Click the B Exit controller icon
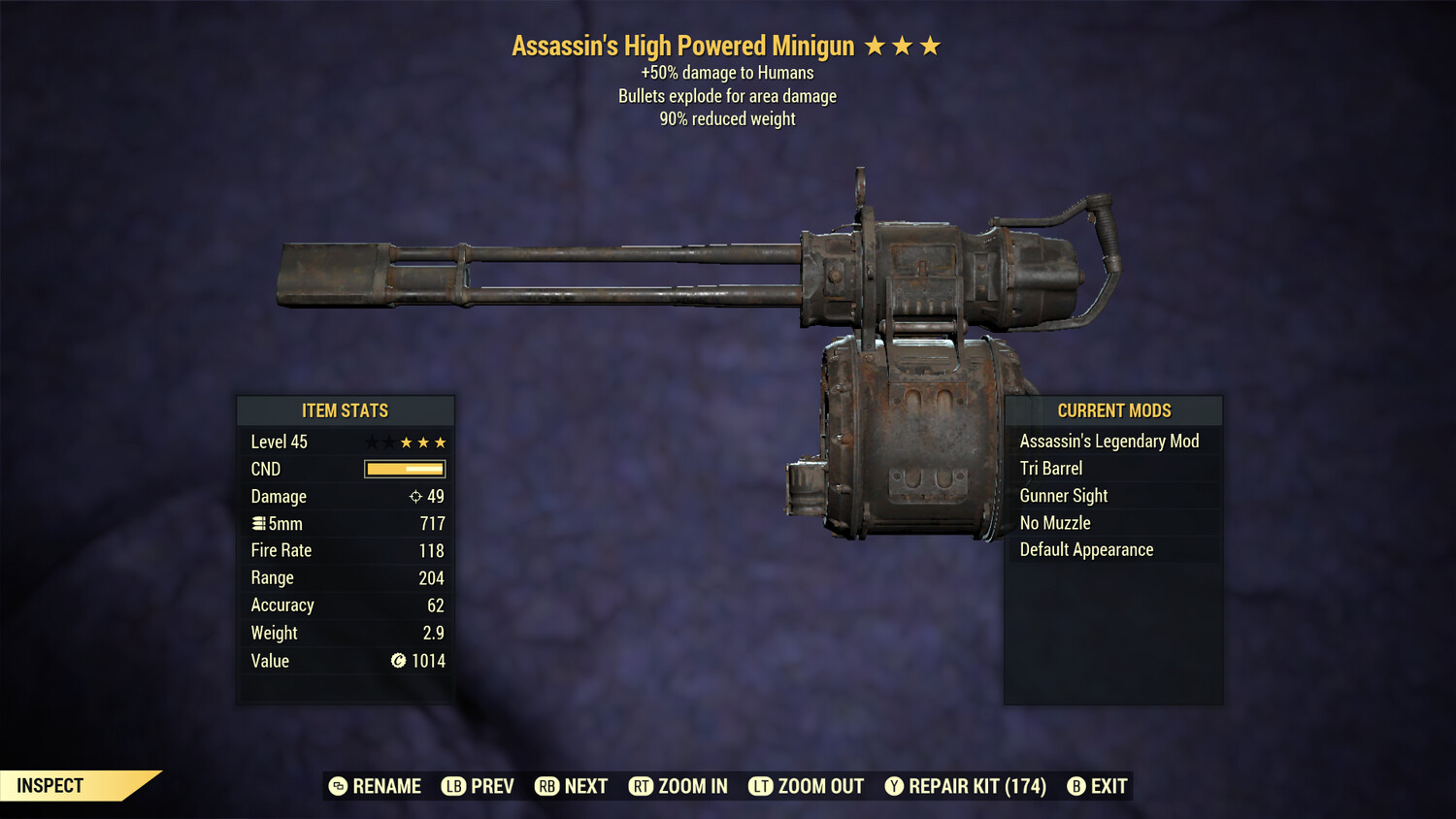The image size is (1456, 819). tap(1076, 786)
